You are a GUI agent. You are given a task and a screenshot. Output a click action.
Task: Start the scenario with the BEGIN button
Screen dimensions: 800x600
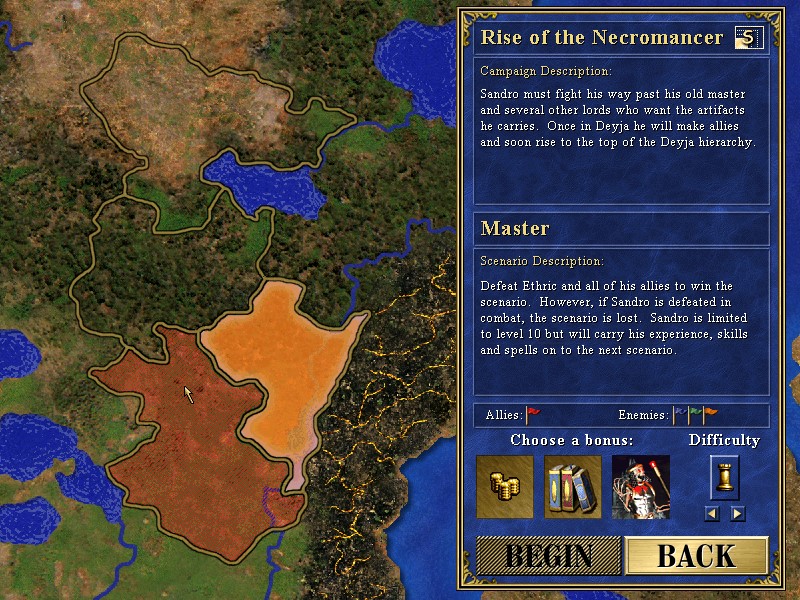coord(548,556)
